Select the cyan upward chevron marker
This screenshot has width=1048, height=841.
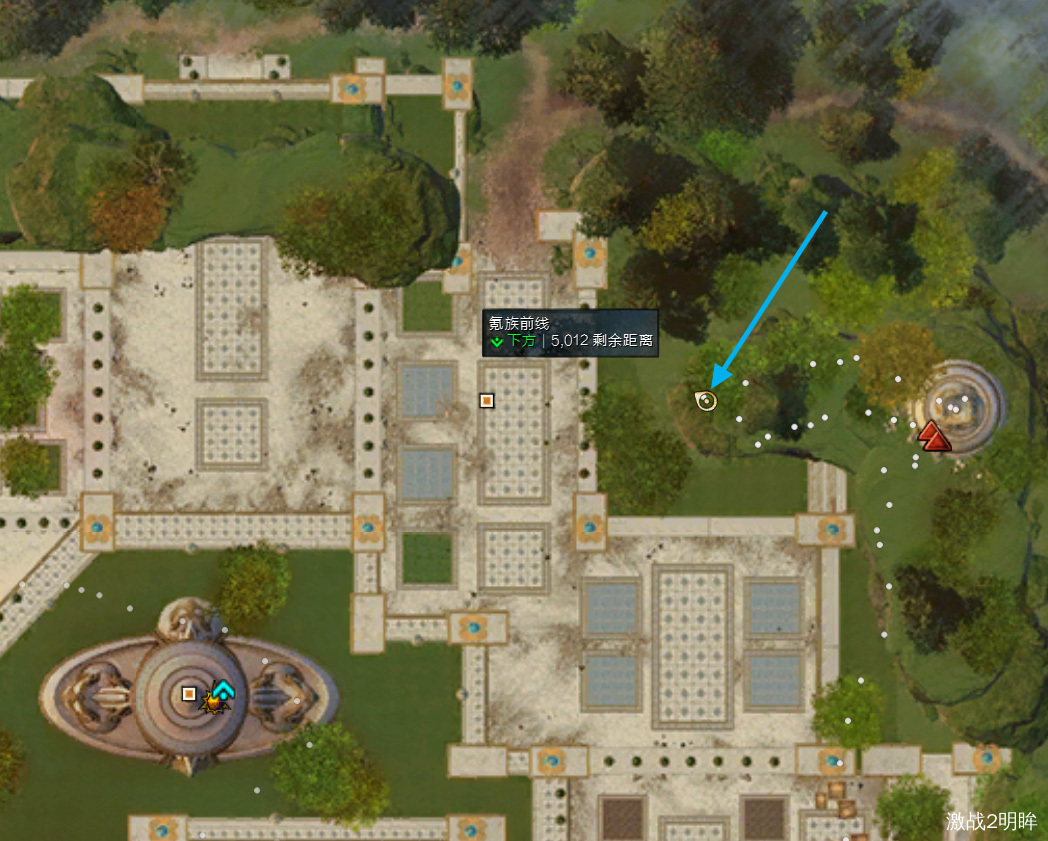click(x=222, y=688)
